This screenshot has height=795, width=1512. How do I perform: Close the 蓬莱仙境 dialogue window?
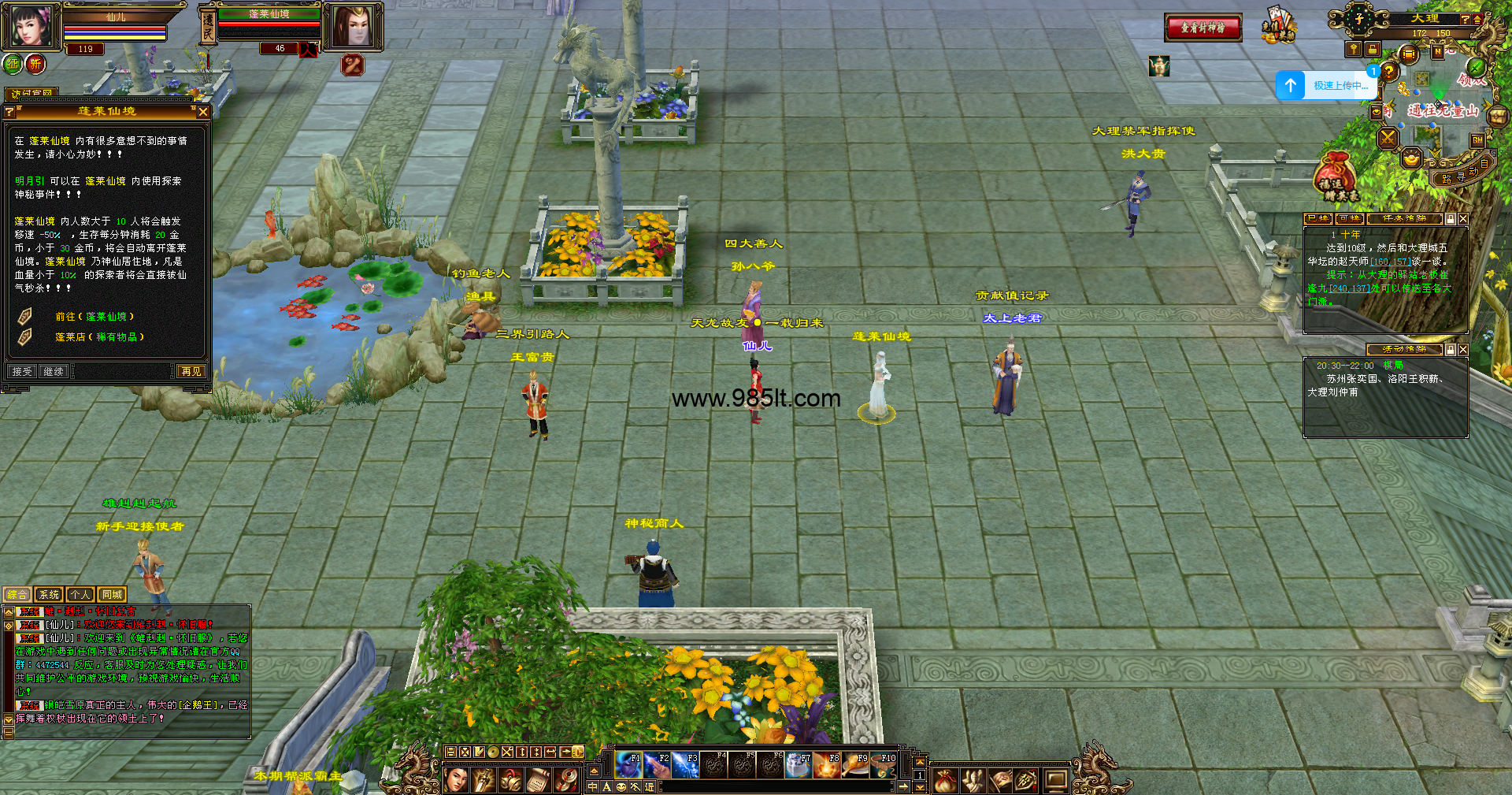pos(203,113)
